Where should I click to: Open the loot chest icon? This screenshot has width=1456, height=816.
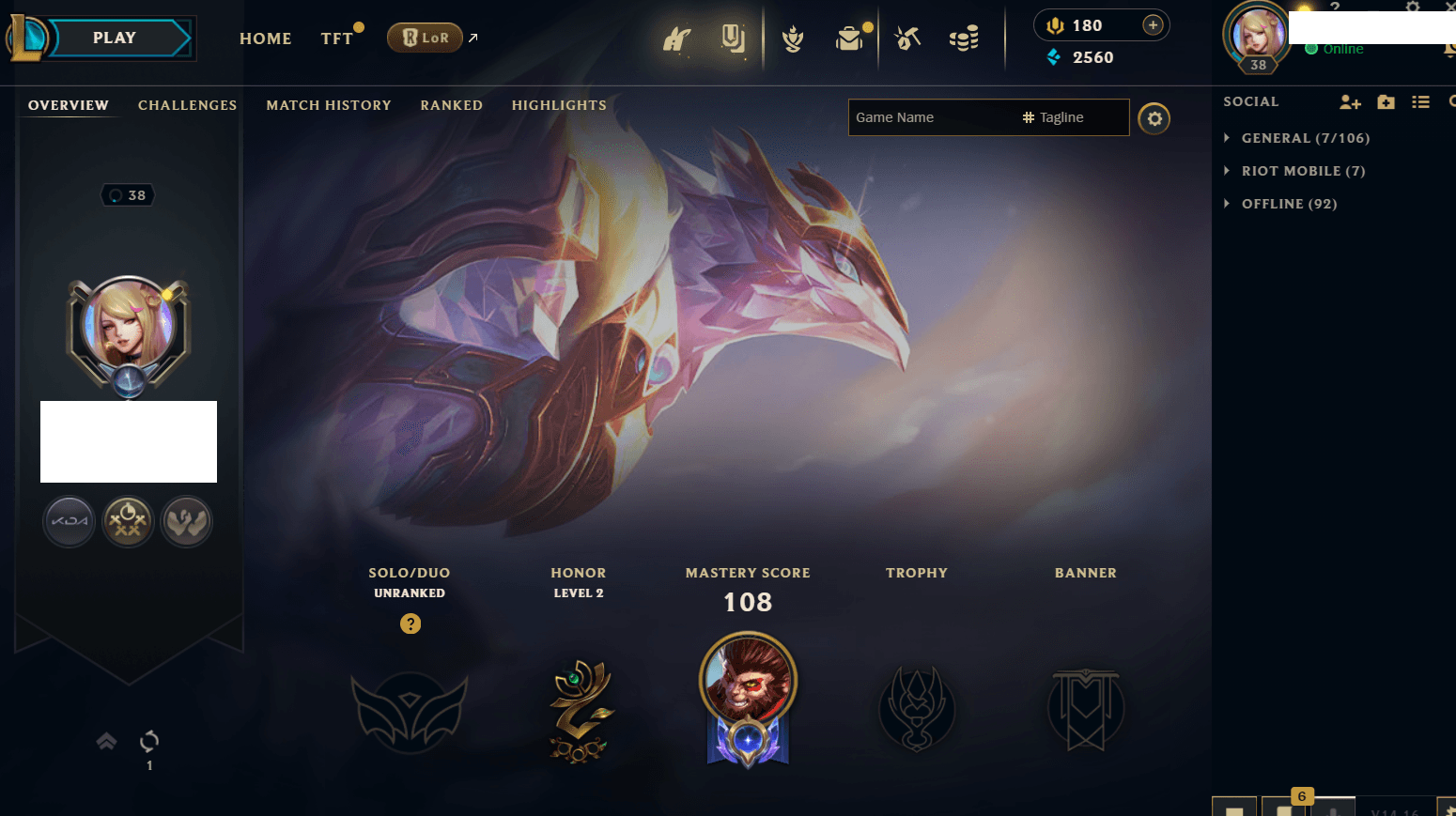click(x=849, y=38)
